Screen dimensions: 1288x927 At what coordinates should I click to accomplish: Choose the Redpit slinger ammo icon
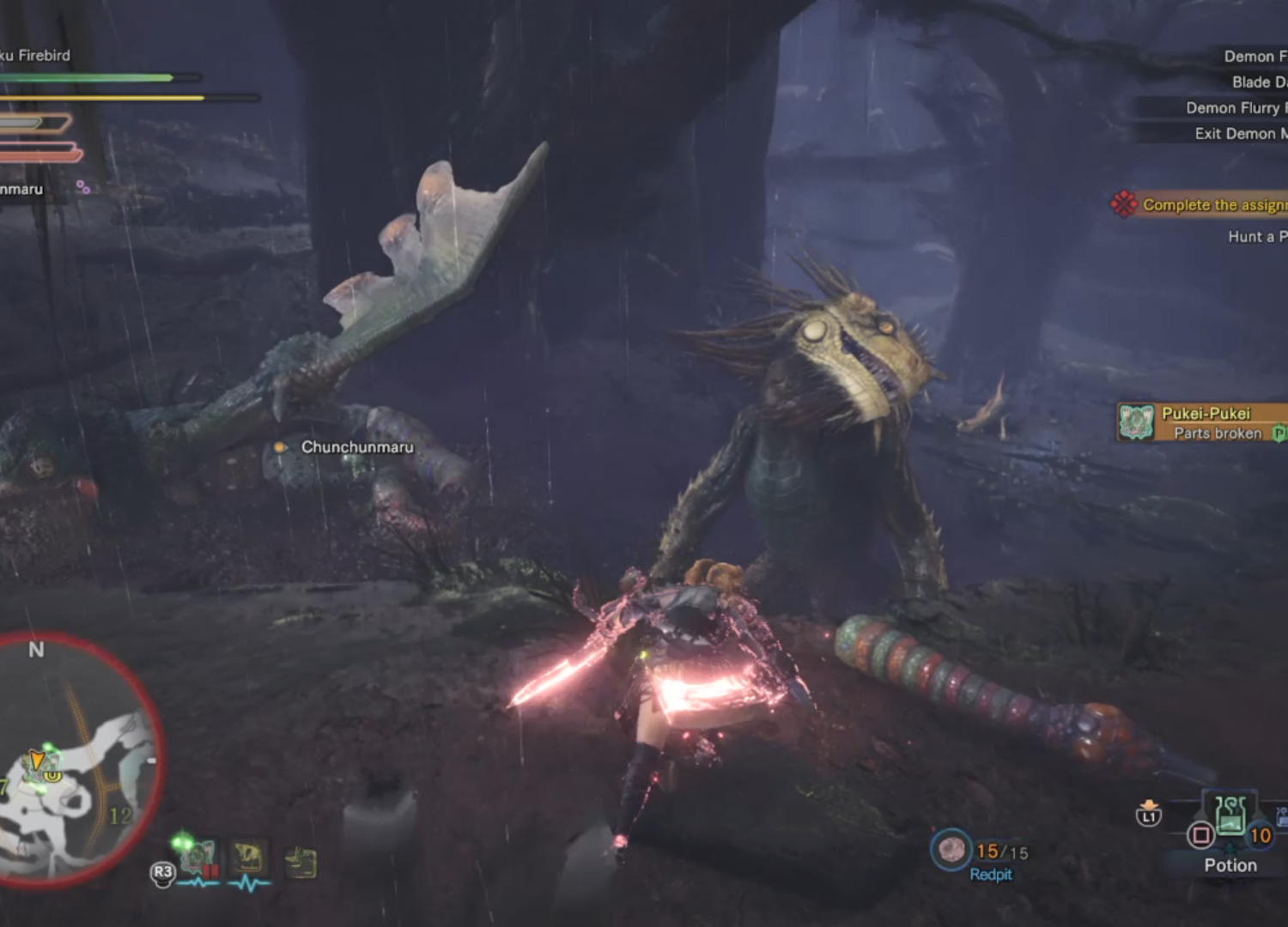(x=951, y=850)
